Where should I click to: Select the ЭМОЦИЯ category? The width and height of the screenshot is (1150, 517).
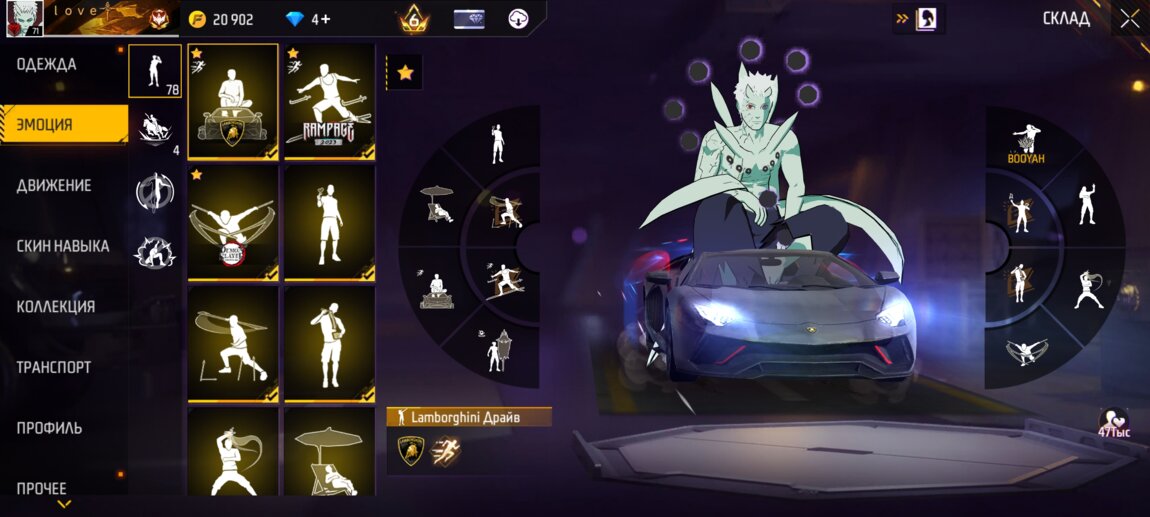pyautogui.click(x=45, y=125)
